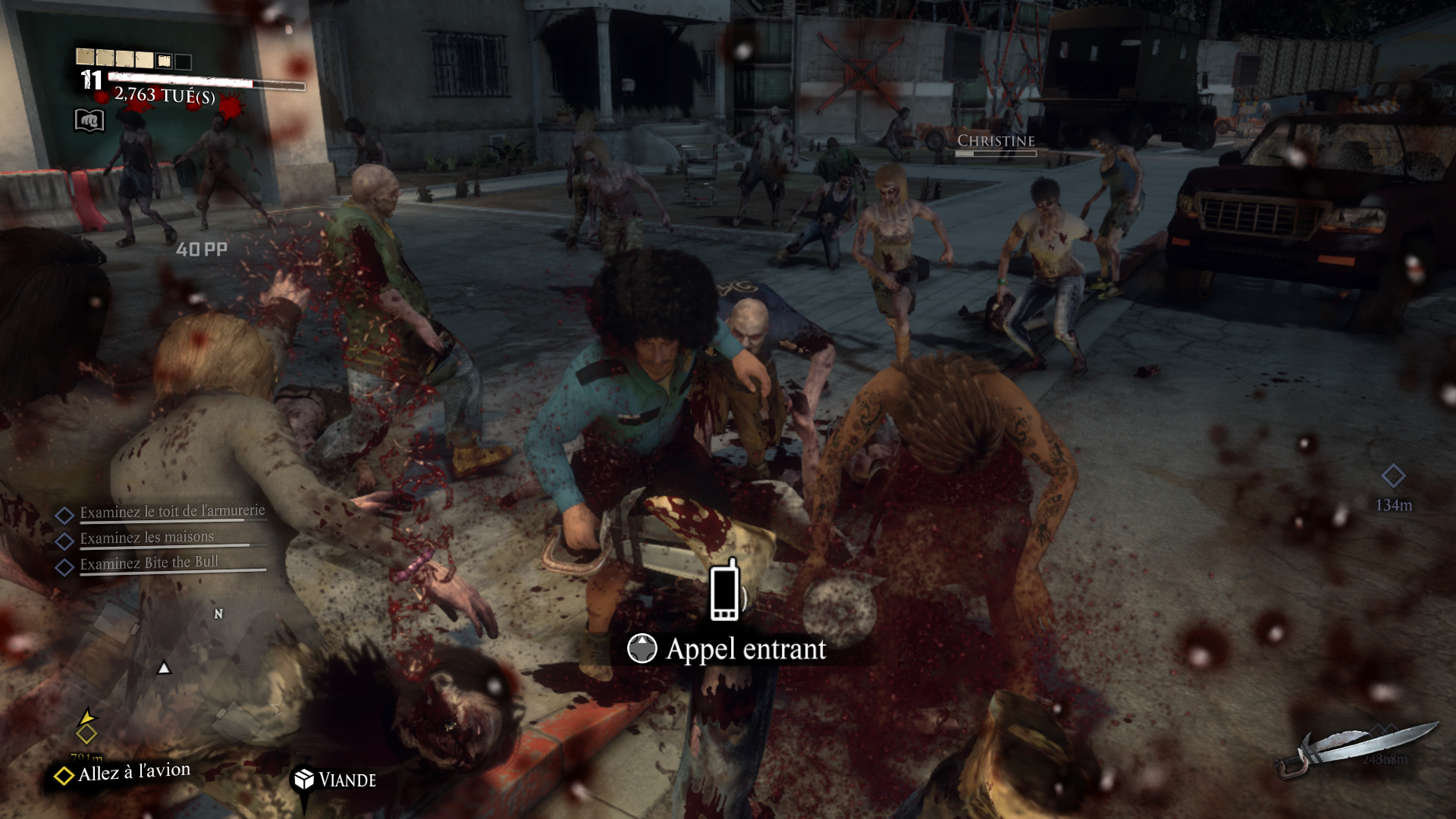Click the 134m waypoint diamond on the right

point(1394,476)
